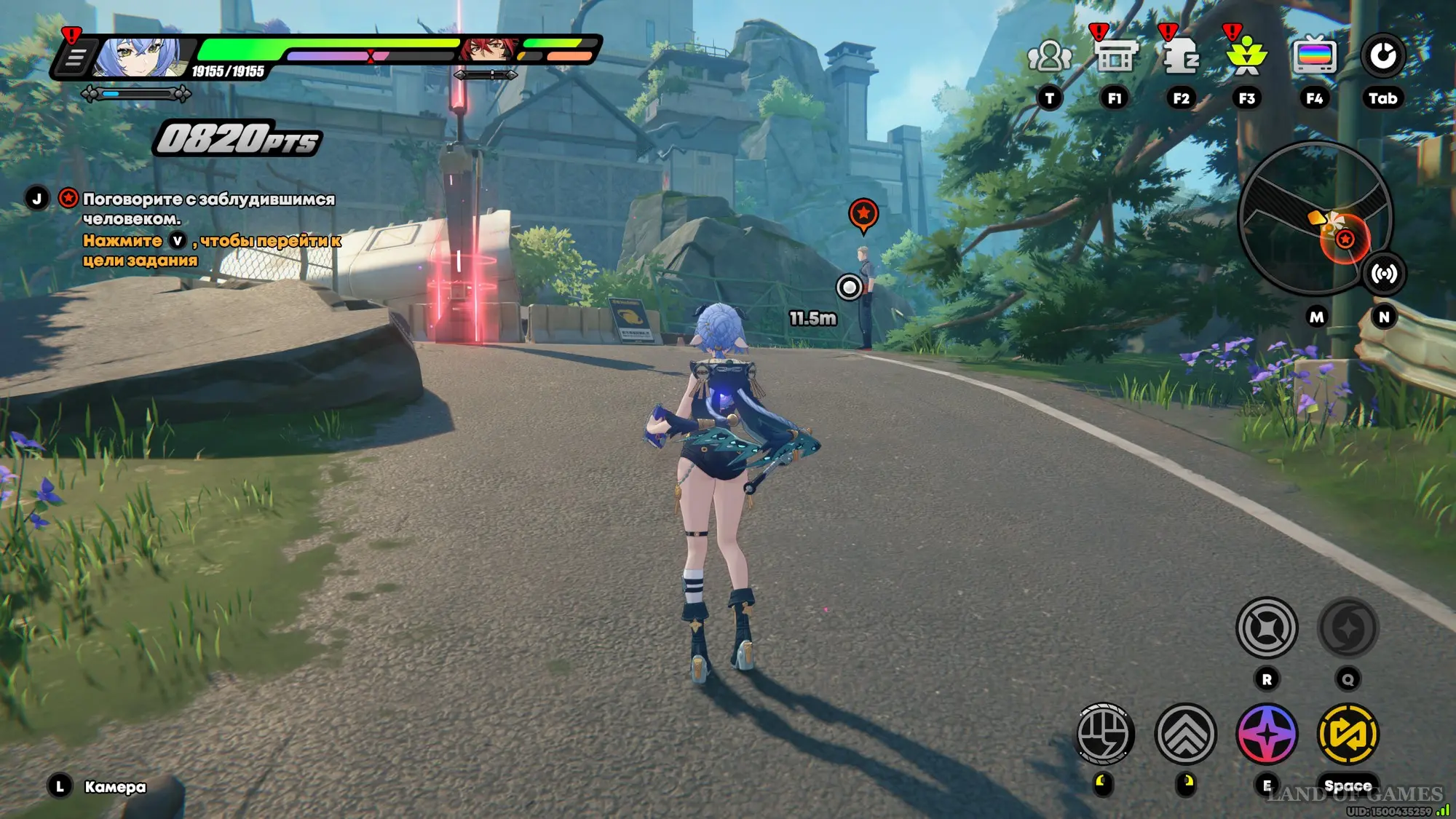Click the signal broadcast icon beside minimap
This screenshot has height=819, width=1456.
pos(1383,274)
